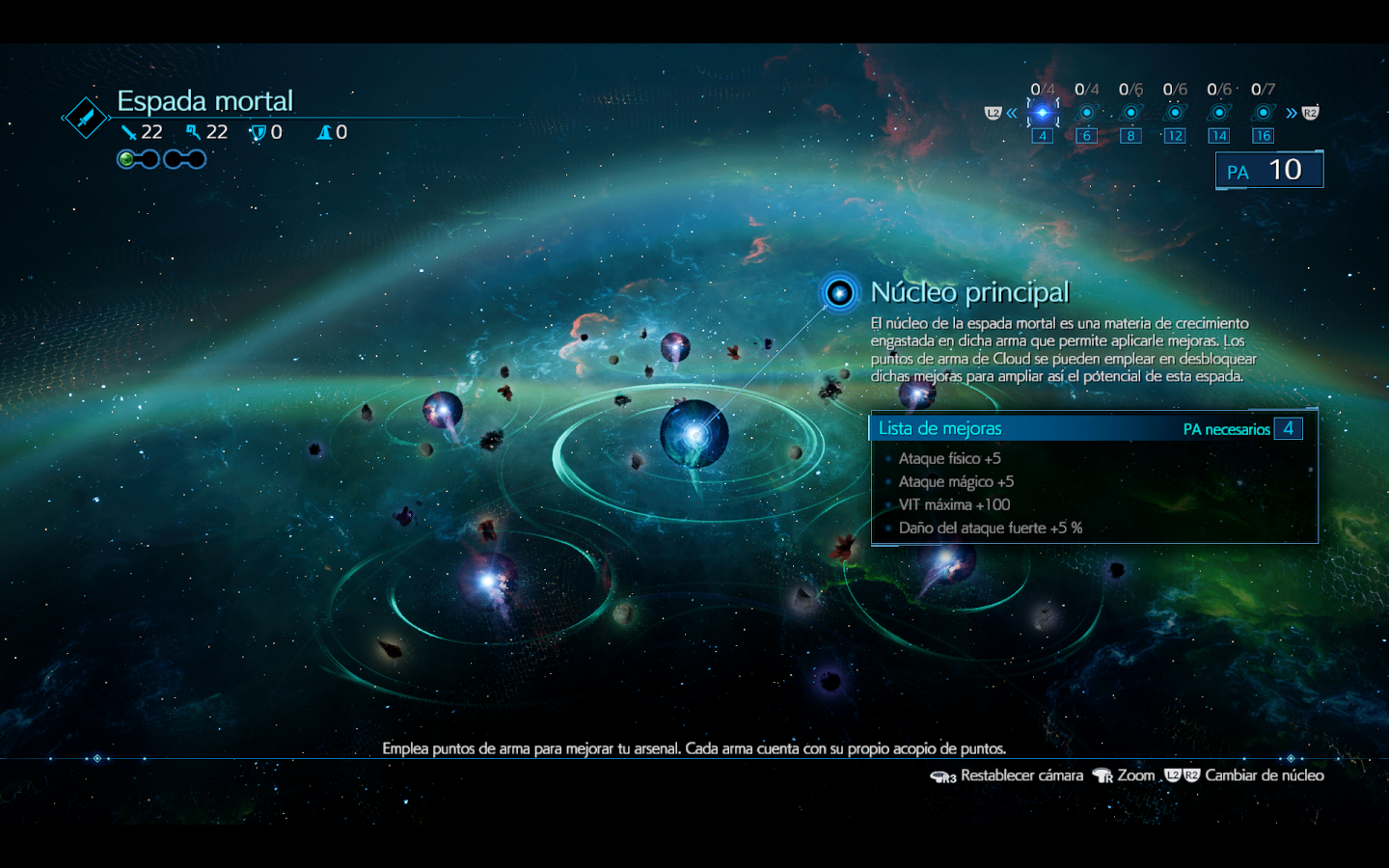Click the Lista de mejoras header

tap(940, 428)
